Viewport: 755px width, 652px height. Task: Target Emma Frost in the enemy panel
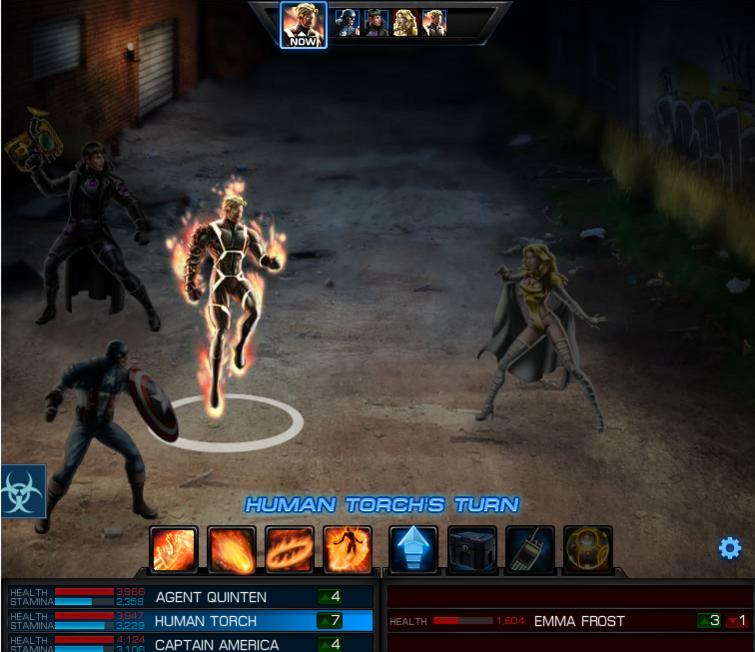579,621
